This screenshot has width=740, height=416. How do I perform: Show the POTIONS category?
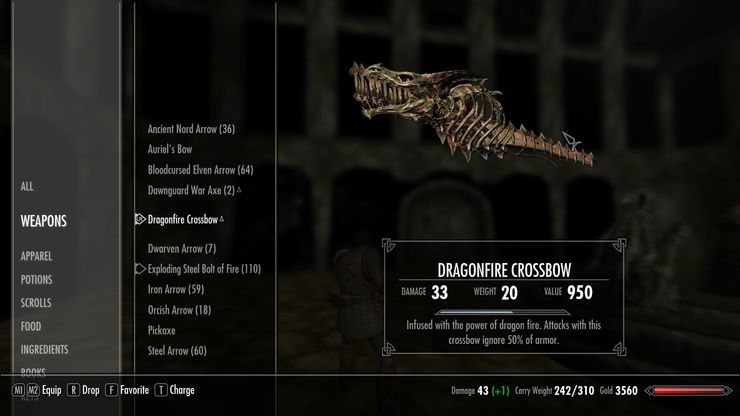[x=36, y=280]
